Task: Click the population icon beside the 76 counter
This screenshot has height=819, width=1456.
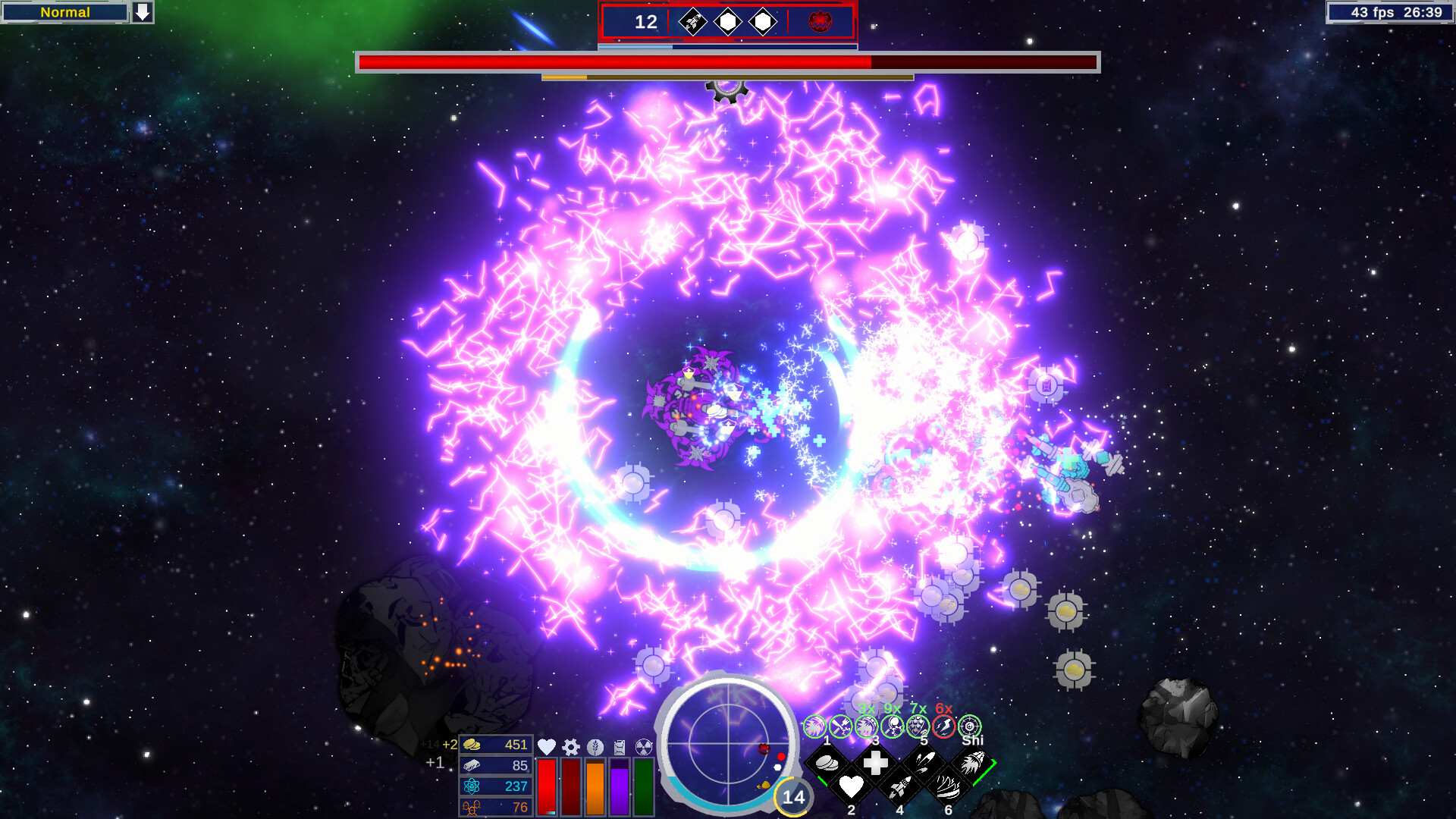Action: (x=471, y=808)
